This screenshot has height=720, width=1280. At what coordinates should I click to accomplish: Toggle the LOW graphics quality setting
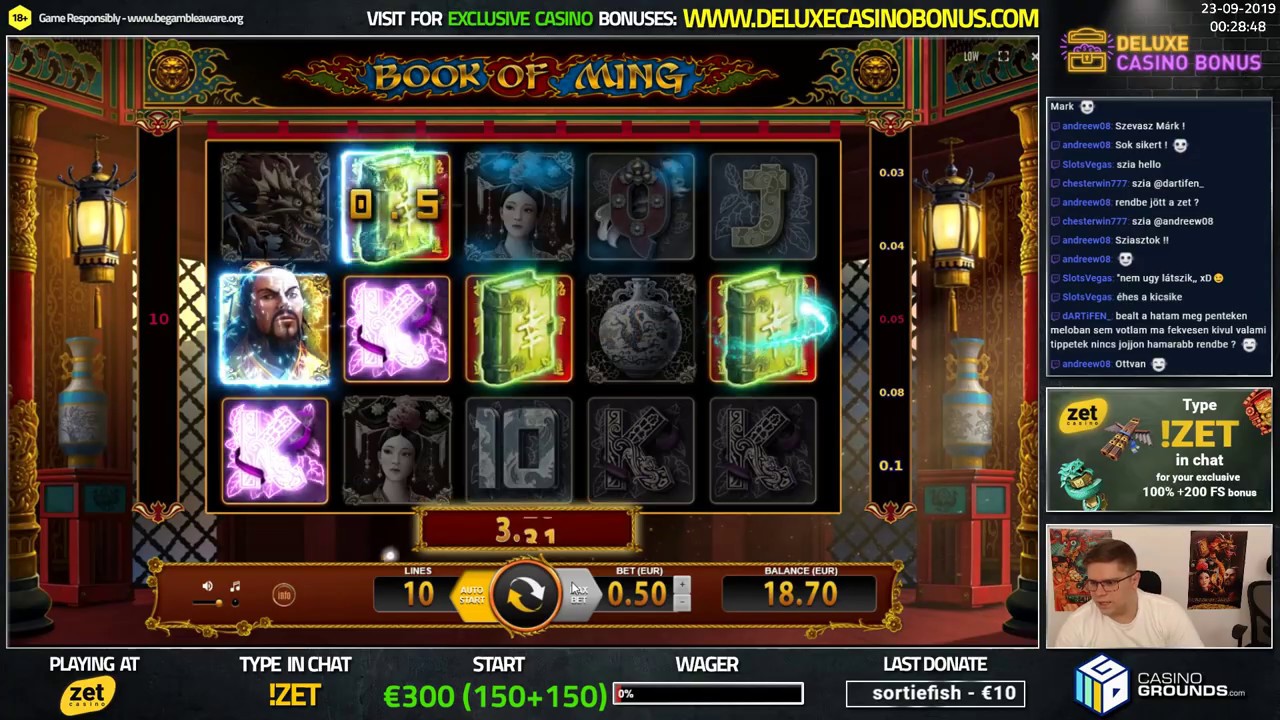tap(969, 57)
